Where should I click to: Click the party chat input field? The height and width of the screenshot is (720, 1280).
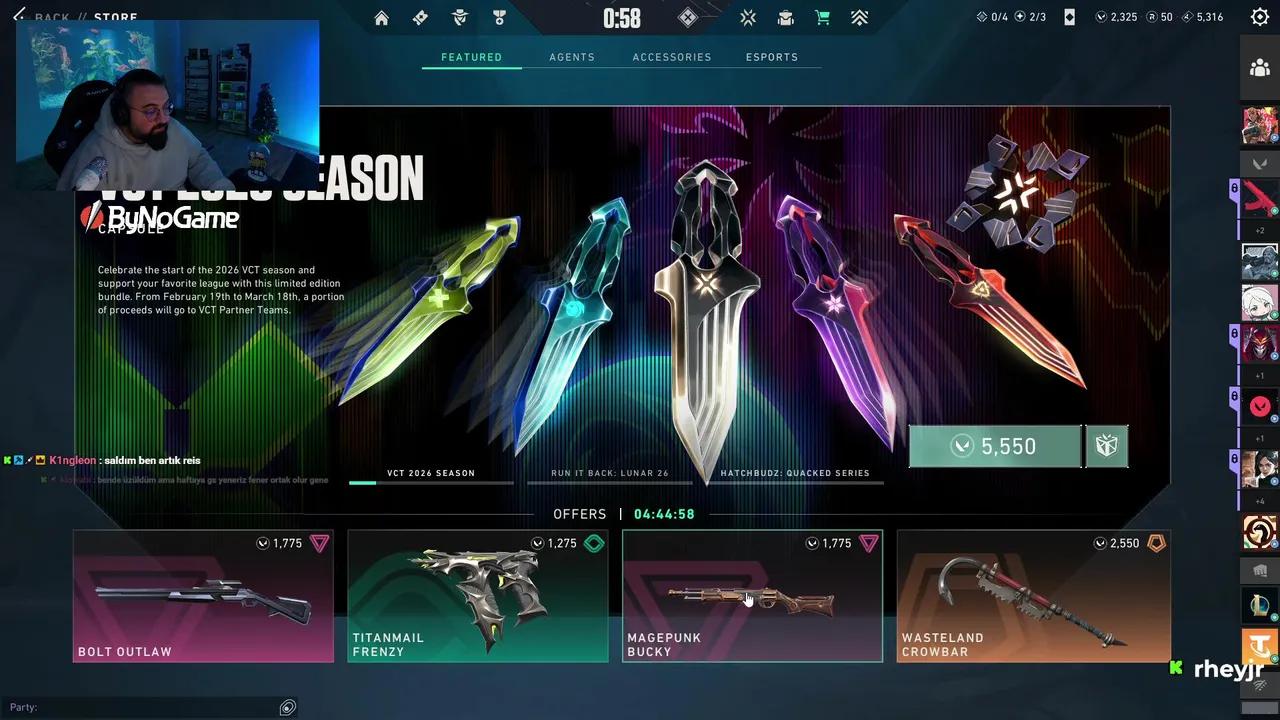pyautogui.click(x=150, y=707)
